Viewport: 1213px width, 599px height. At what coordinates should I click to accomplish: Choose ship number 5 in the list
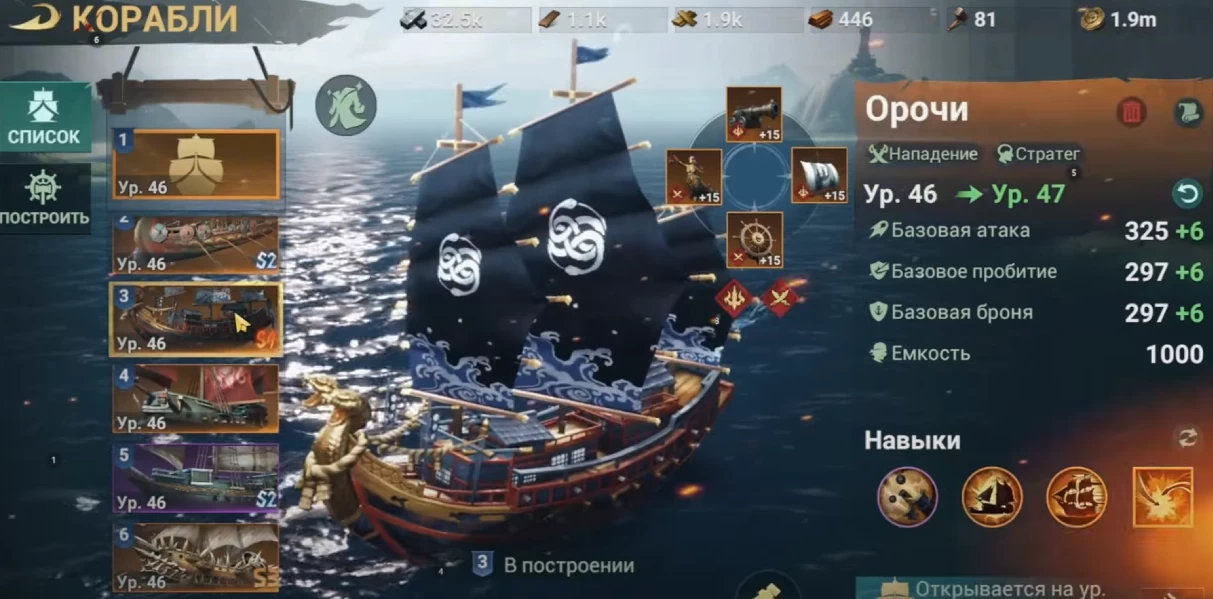196,478
